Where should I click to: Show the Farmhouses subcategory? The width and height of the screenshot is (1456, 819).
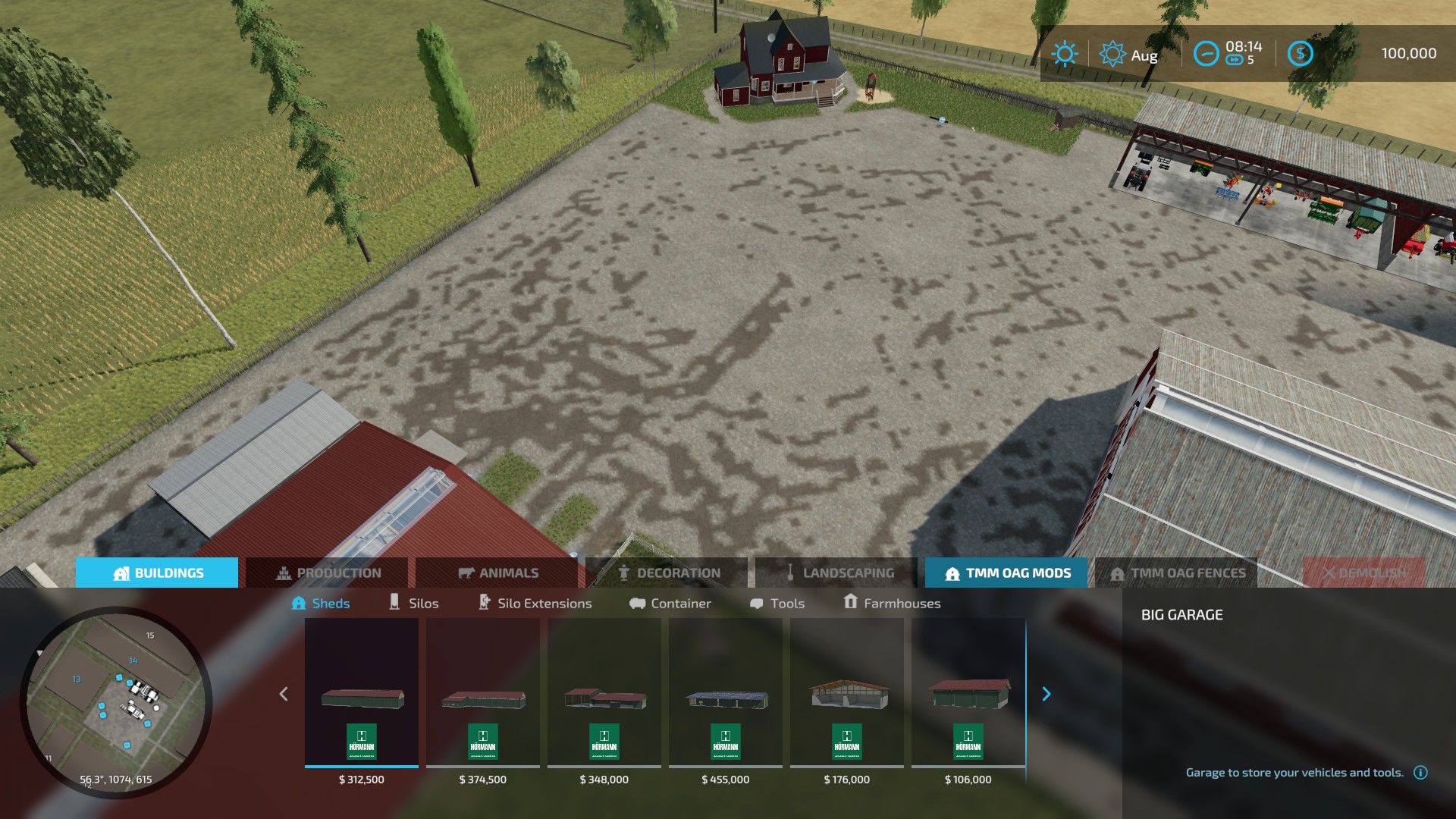892,604
